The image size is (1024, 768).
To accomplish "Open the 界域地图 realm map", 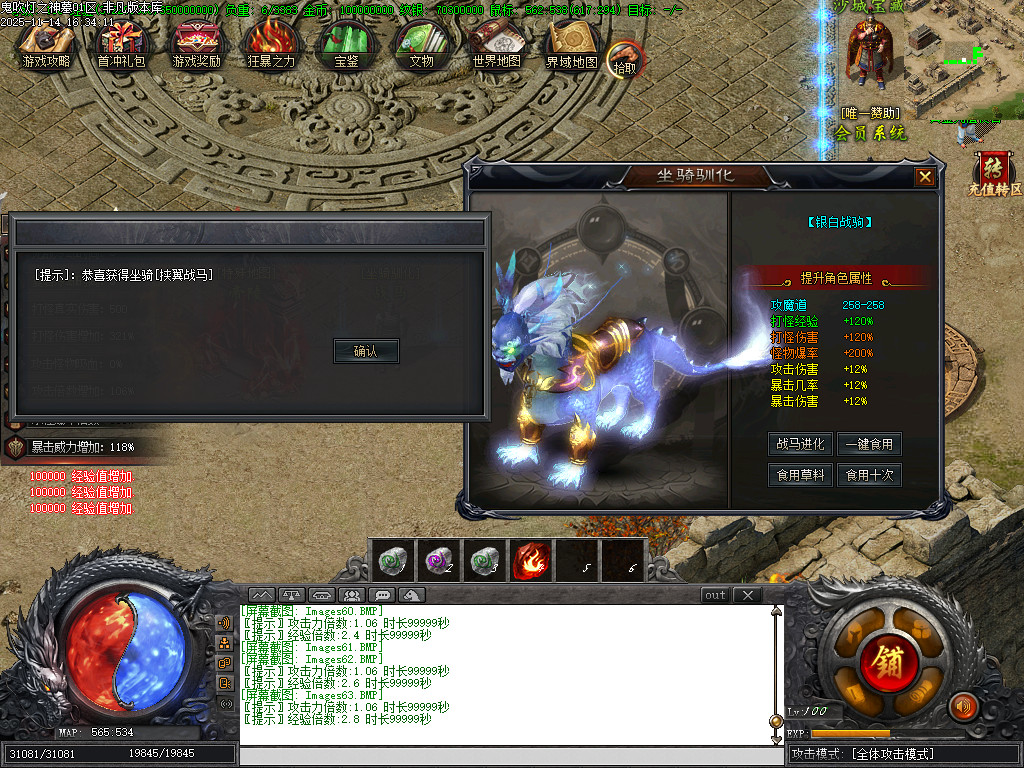I will coord(572,46).
